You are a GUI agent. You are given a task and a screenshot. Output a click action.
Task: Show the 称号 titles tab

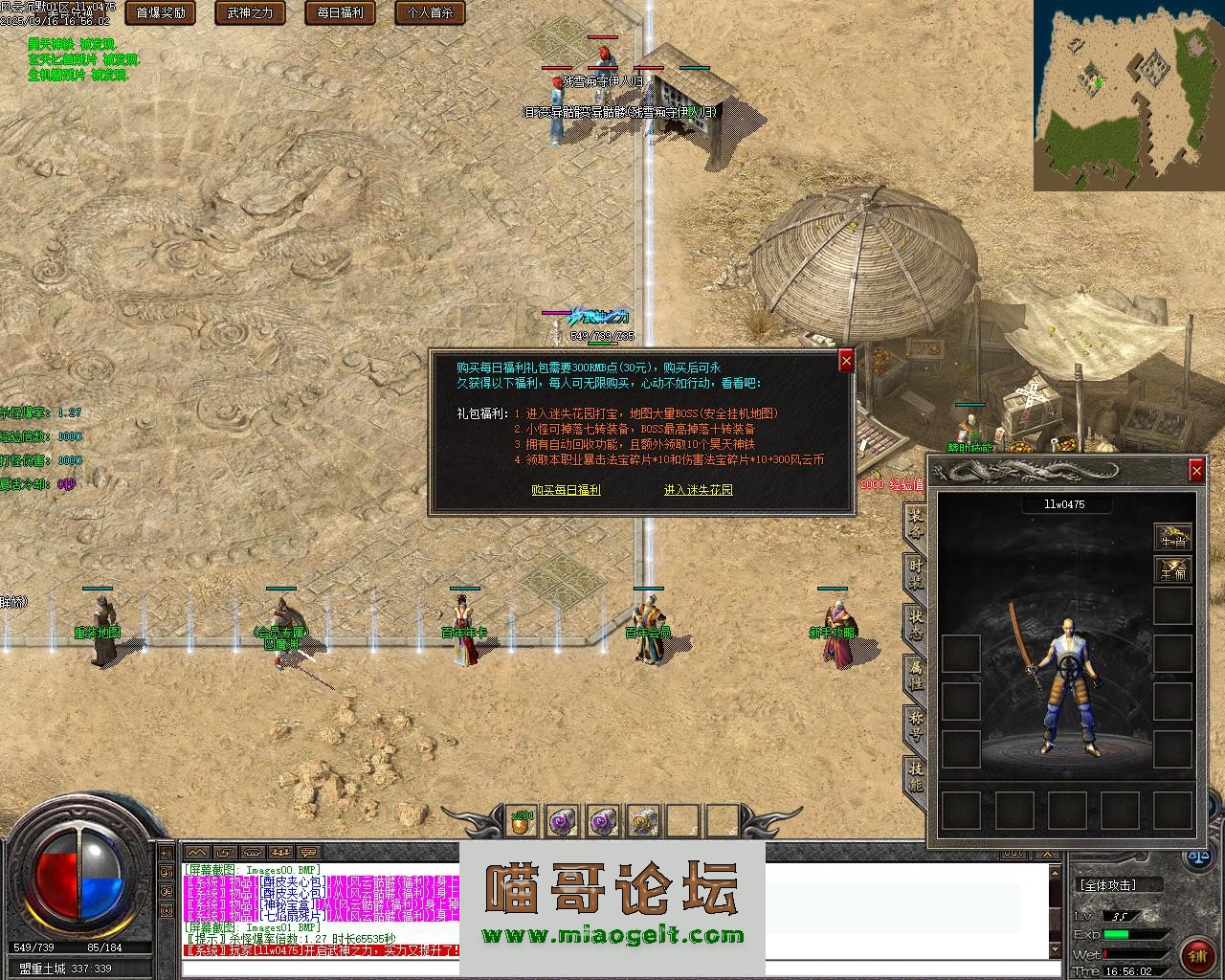click(915, 723)
